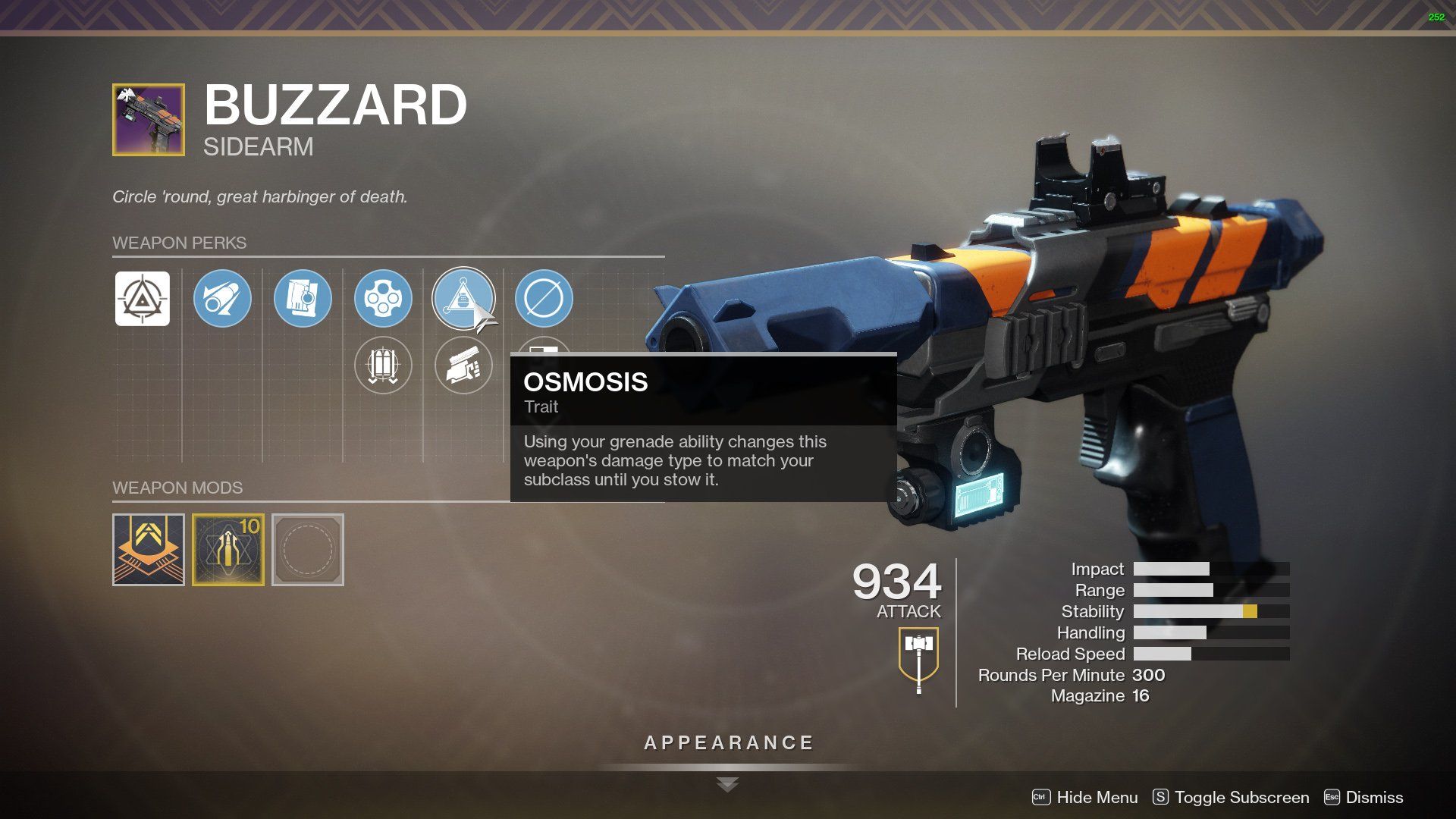Image resolution: width=1456 pixels, height=819 pixels.
Task: Select the intrinsic frame perk icon
Action: [141, 299]
